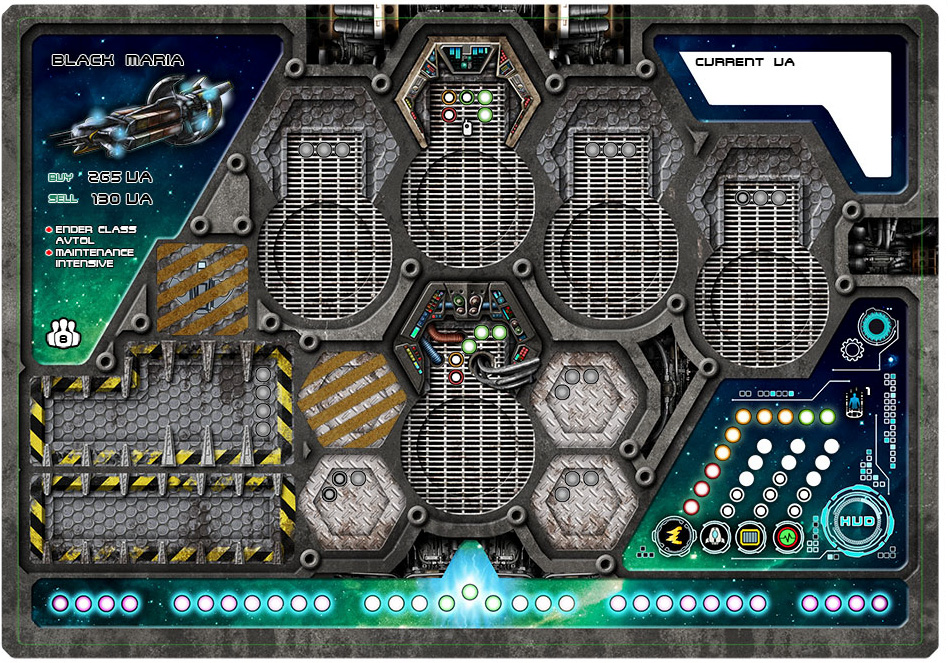Viewport: 948px width, 663px height.
Task: Select the raised center marker on bottom track
Action: point(469,591)
